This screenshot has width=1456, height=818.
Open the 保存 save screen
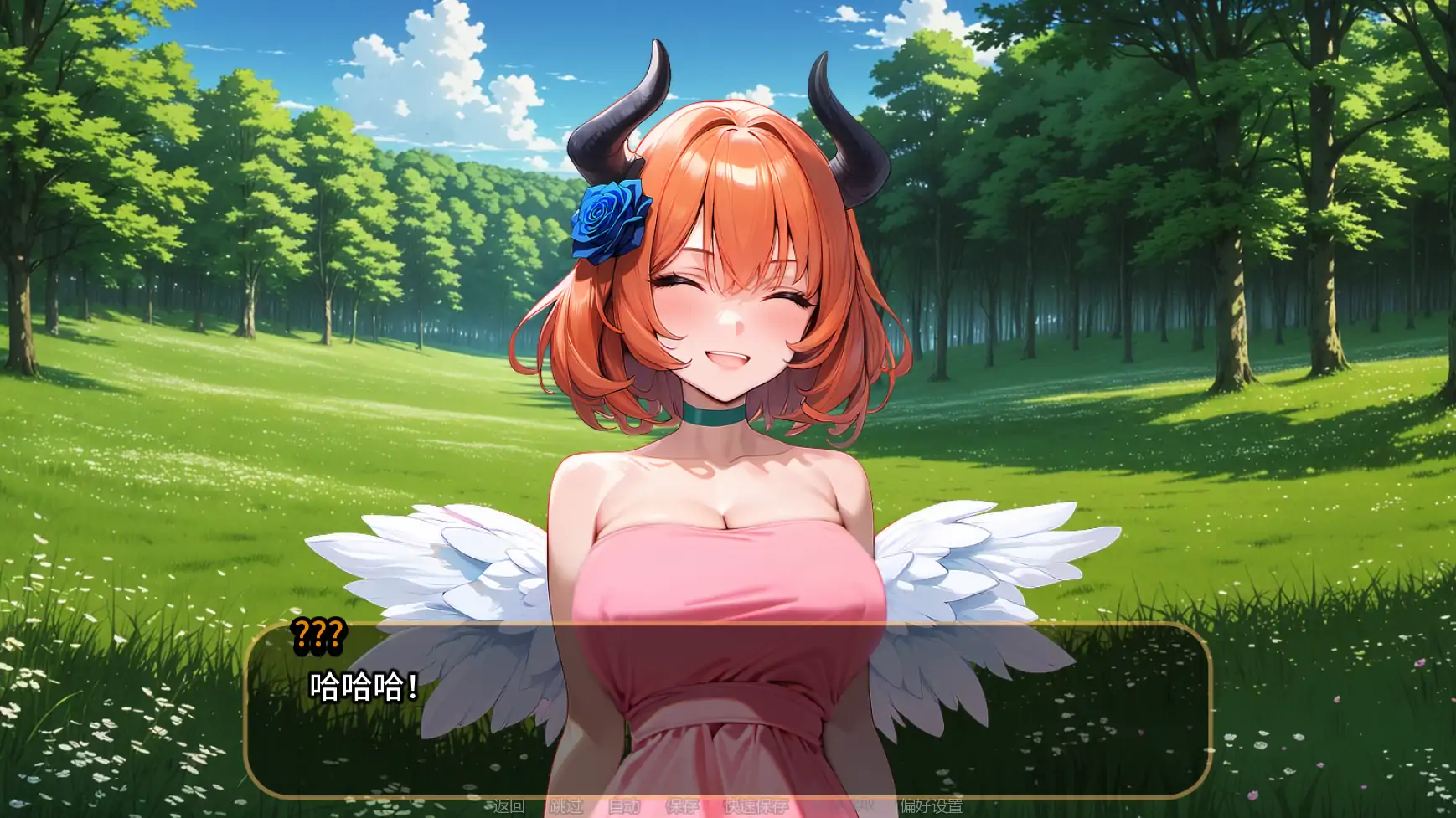tap(683, 808)
